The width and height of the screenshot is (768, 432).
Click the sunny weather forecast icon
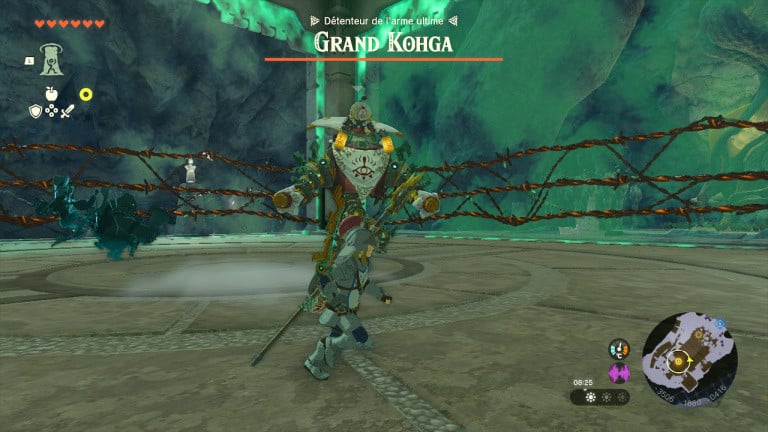[590, 397]
